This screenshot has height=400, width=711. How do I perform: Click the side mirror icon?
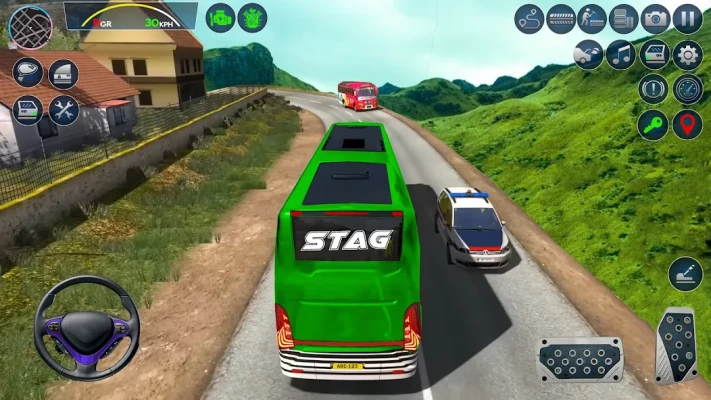point(28,72)
